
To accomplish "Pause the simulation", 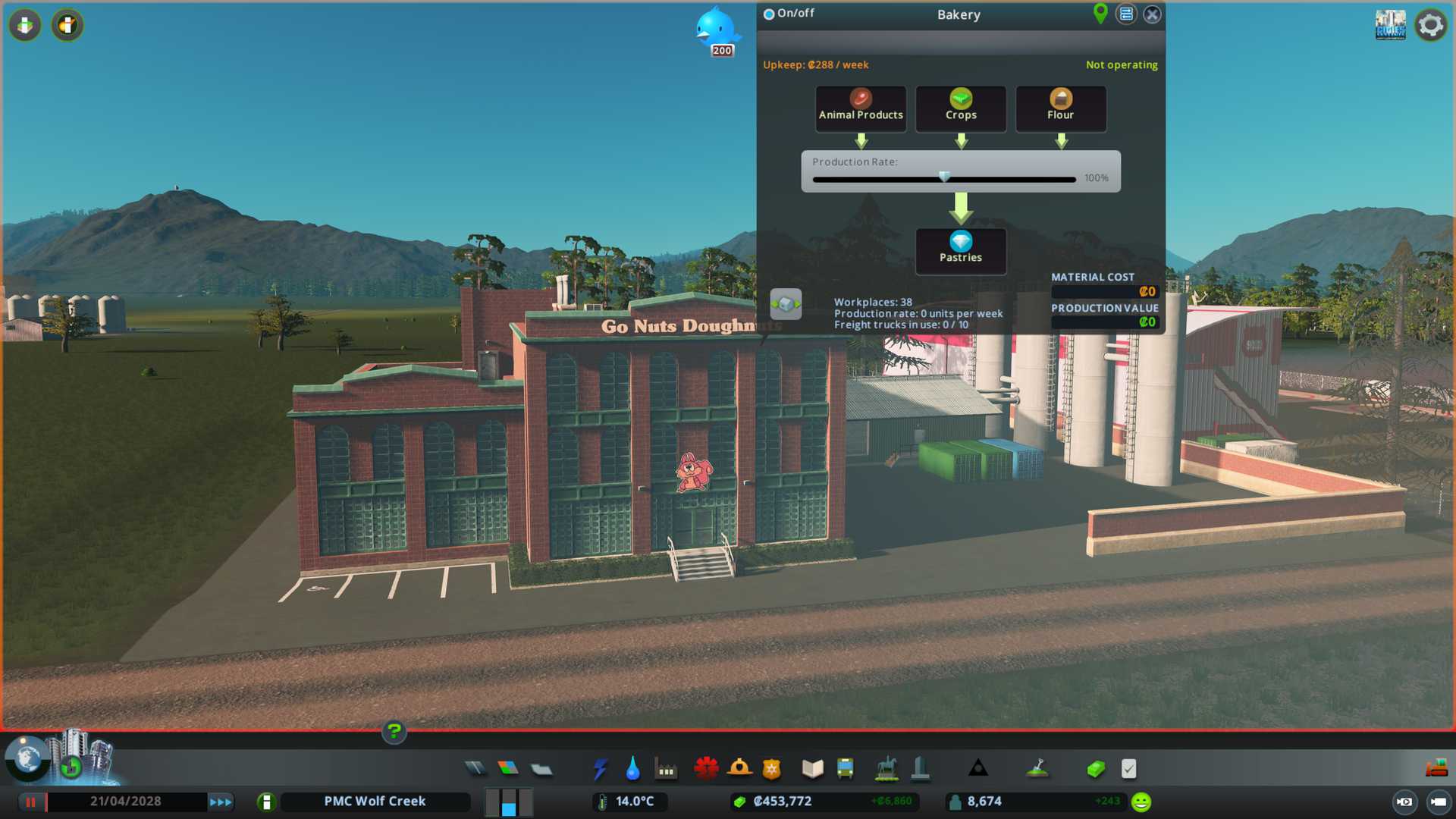I will (x=31, y=802).
